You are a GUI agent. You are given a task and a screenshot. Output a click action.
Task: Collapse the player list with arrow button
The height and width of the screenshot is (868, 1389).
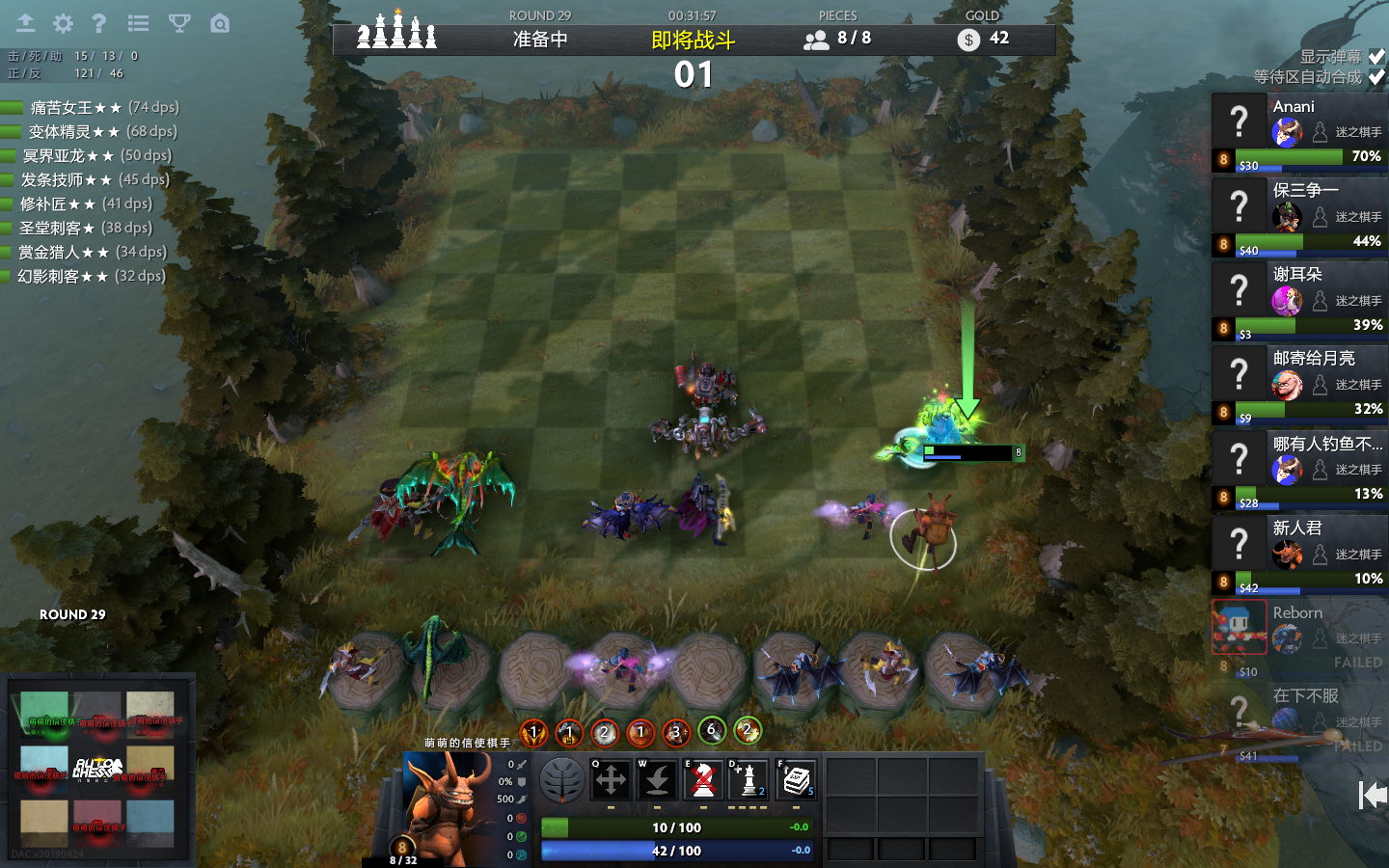[x=1371, y=795]
